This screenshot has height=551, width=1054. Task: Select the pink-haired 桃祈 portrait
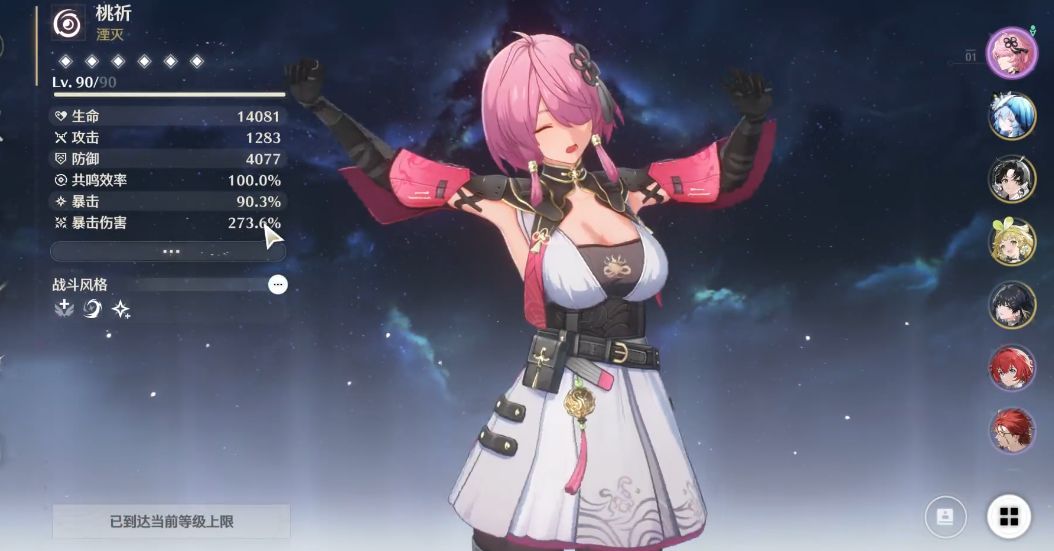[1012, 53]
